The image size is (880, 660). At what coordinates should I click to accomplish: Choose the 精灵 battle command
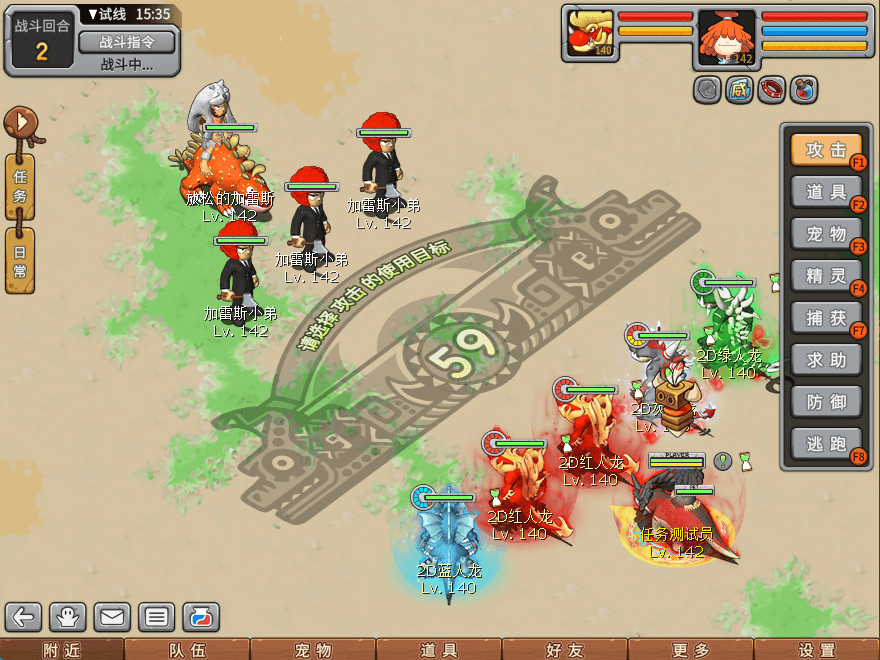[826, 275]
